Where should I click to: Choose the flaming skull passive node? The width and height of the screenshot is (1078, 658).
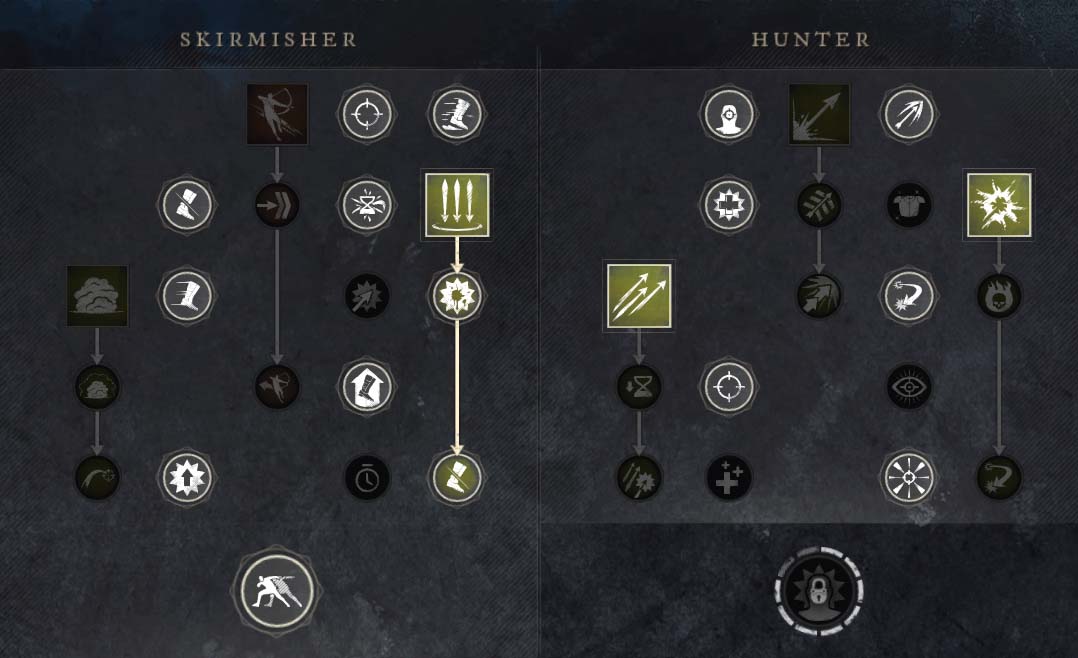click(x=998, y=296)
